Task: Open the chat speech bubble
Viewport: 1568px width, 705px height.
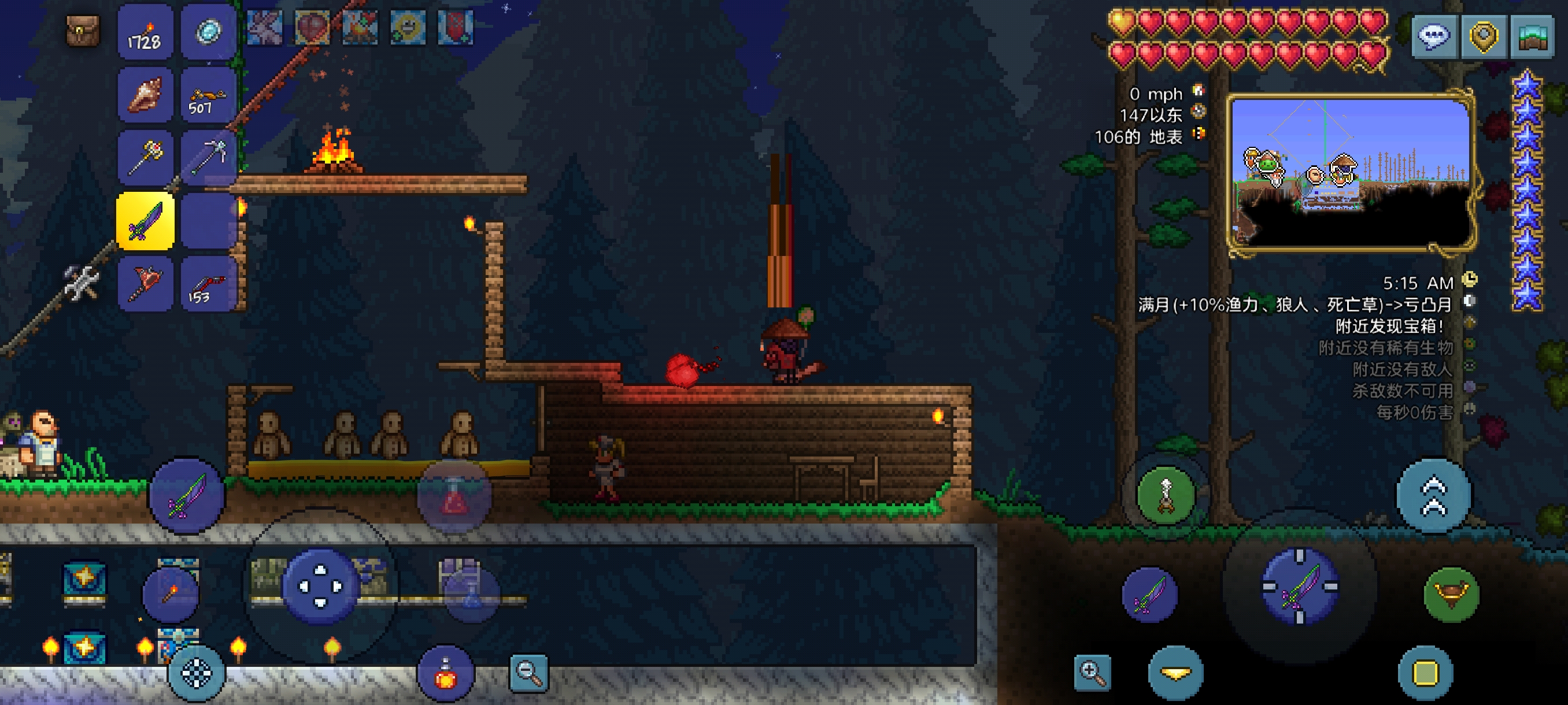Action: coord(1434,36)
